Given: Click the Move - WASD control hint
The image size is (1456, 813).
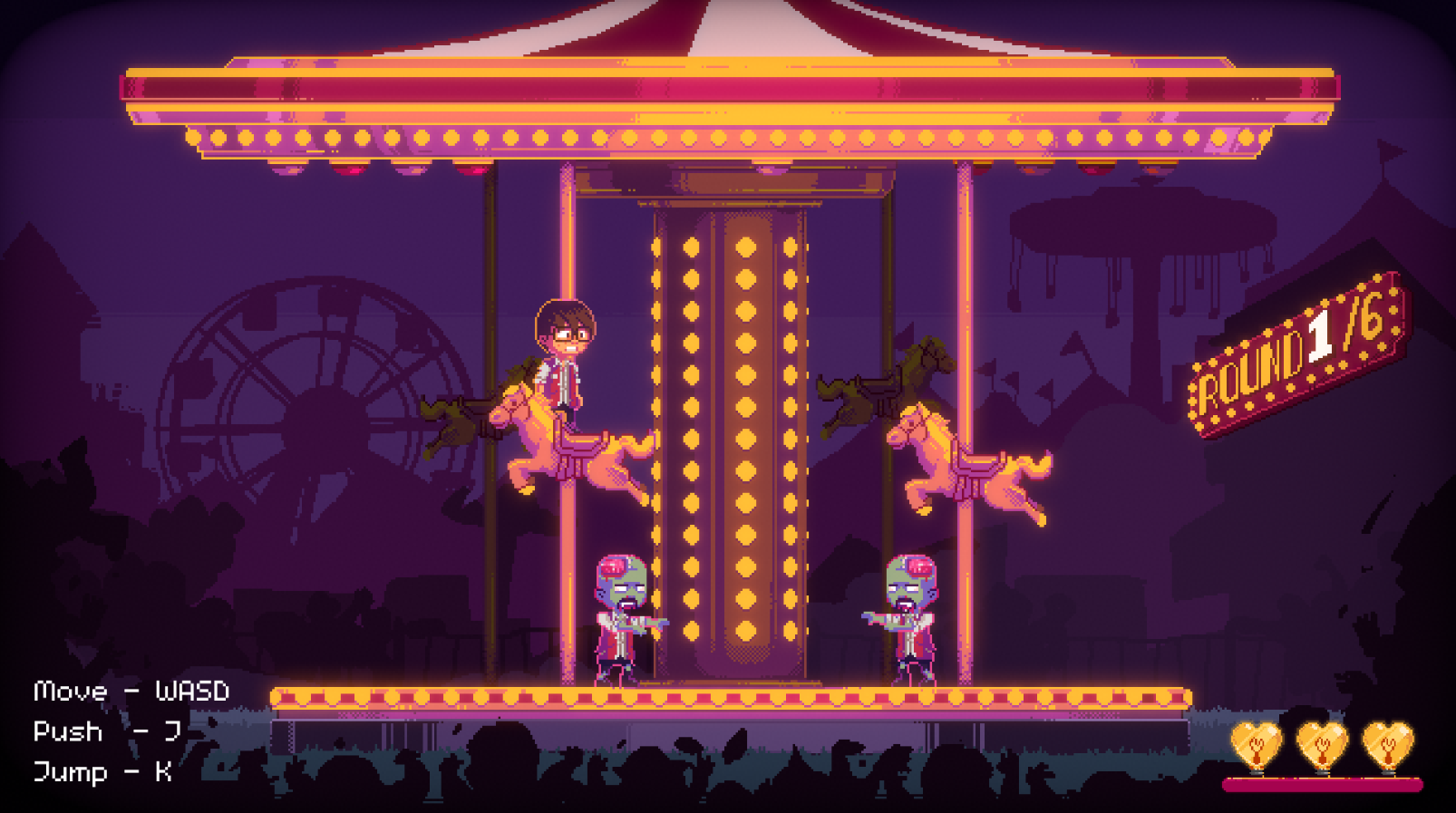Looking at the screenshot, I should pyautogui.click(x=131, y=692).
